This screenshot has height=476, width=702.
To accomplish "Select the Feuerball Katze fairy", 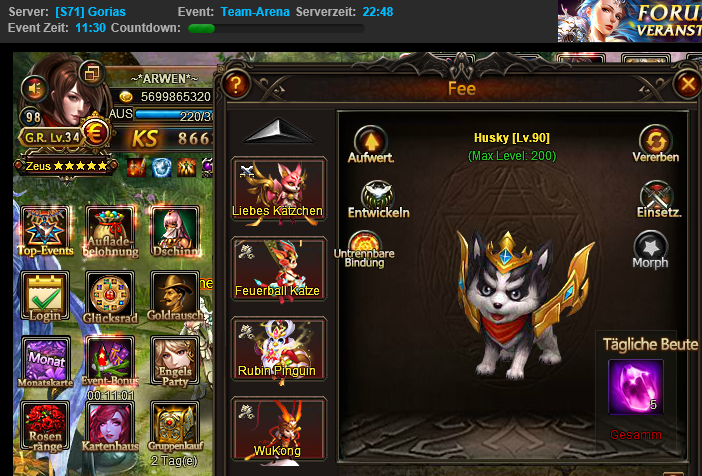I will pyautogui.click(x=279, y=266).
